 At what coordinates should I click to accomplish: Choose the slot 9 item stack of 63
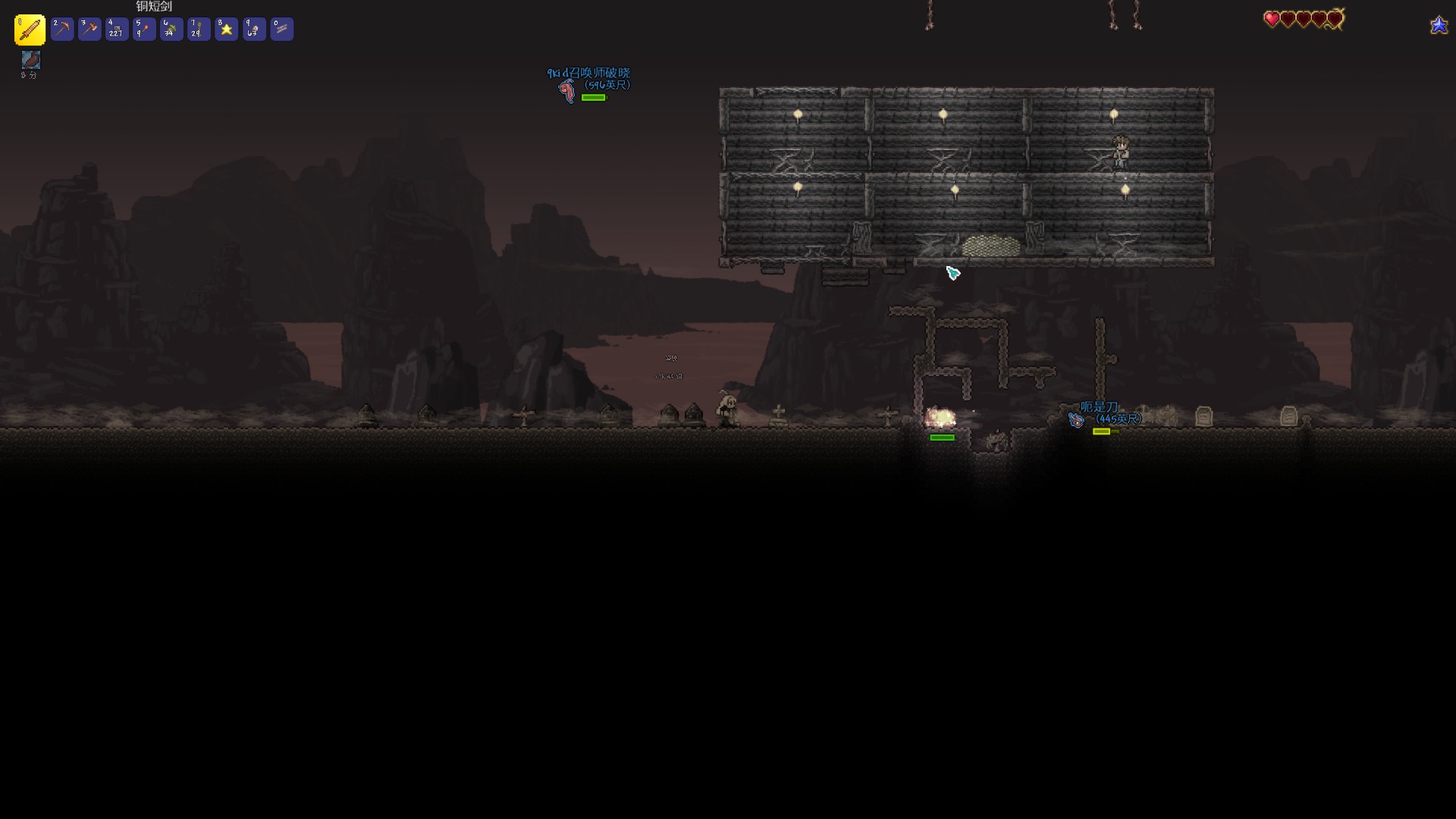click(x=254, y=30)
